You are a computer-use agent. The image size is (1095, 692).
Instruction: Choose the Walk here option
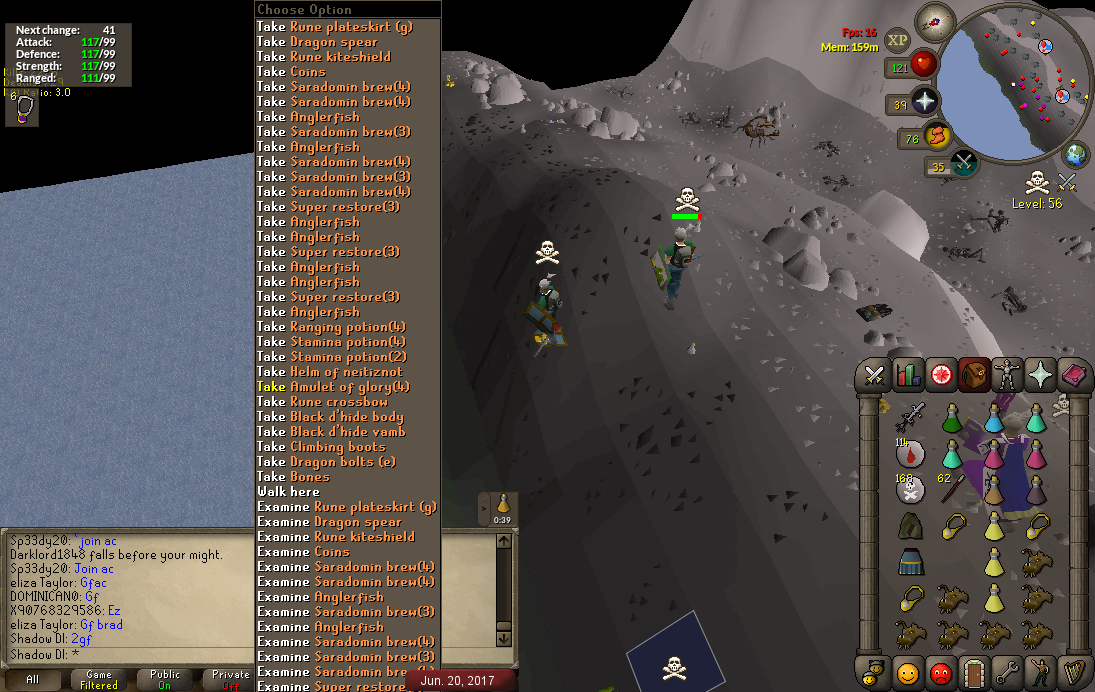point(288,492)
